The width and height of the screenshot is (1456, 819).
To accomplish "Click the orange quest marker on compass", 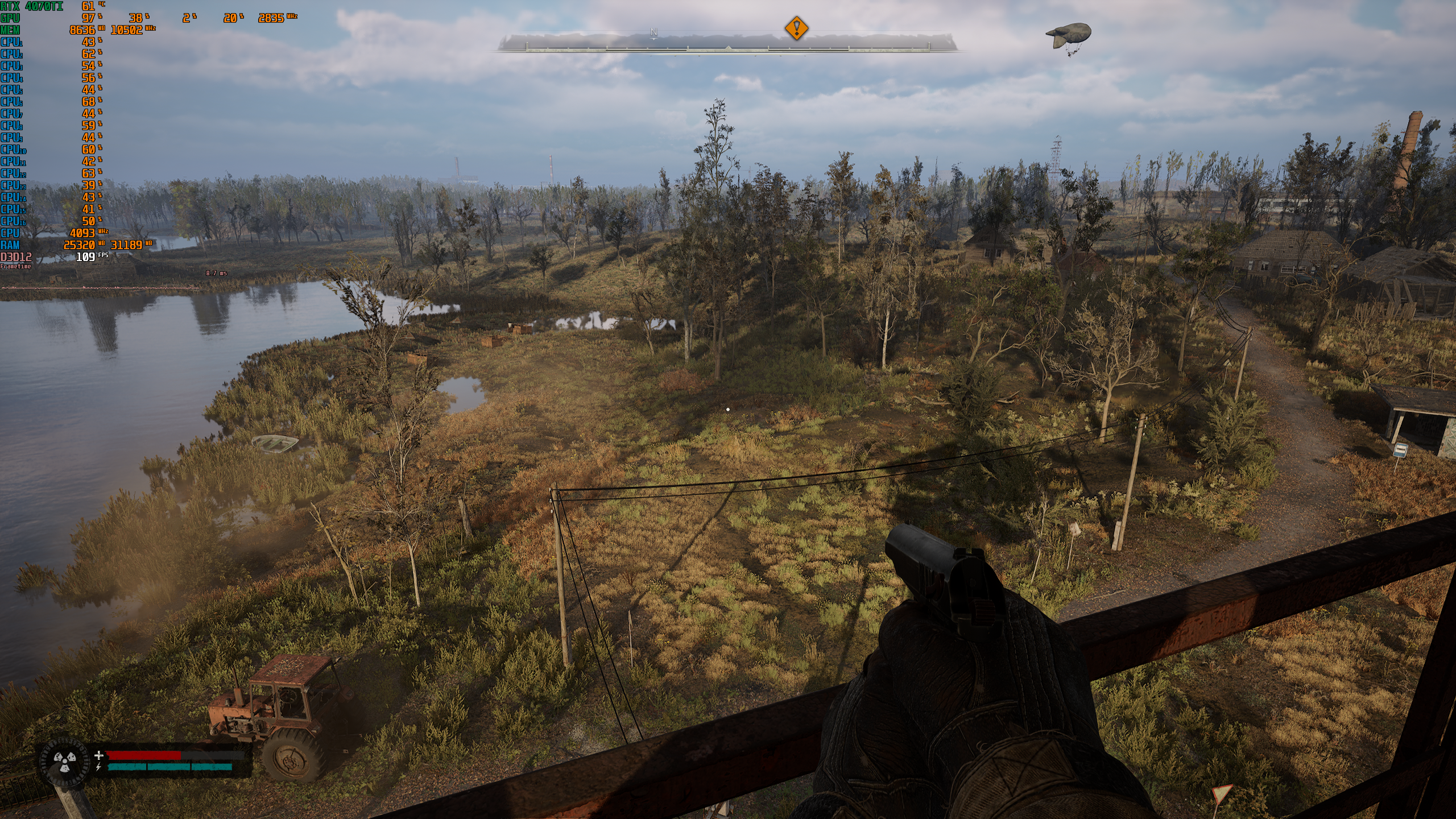I will pyautogui.click(x=796, y=28).
